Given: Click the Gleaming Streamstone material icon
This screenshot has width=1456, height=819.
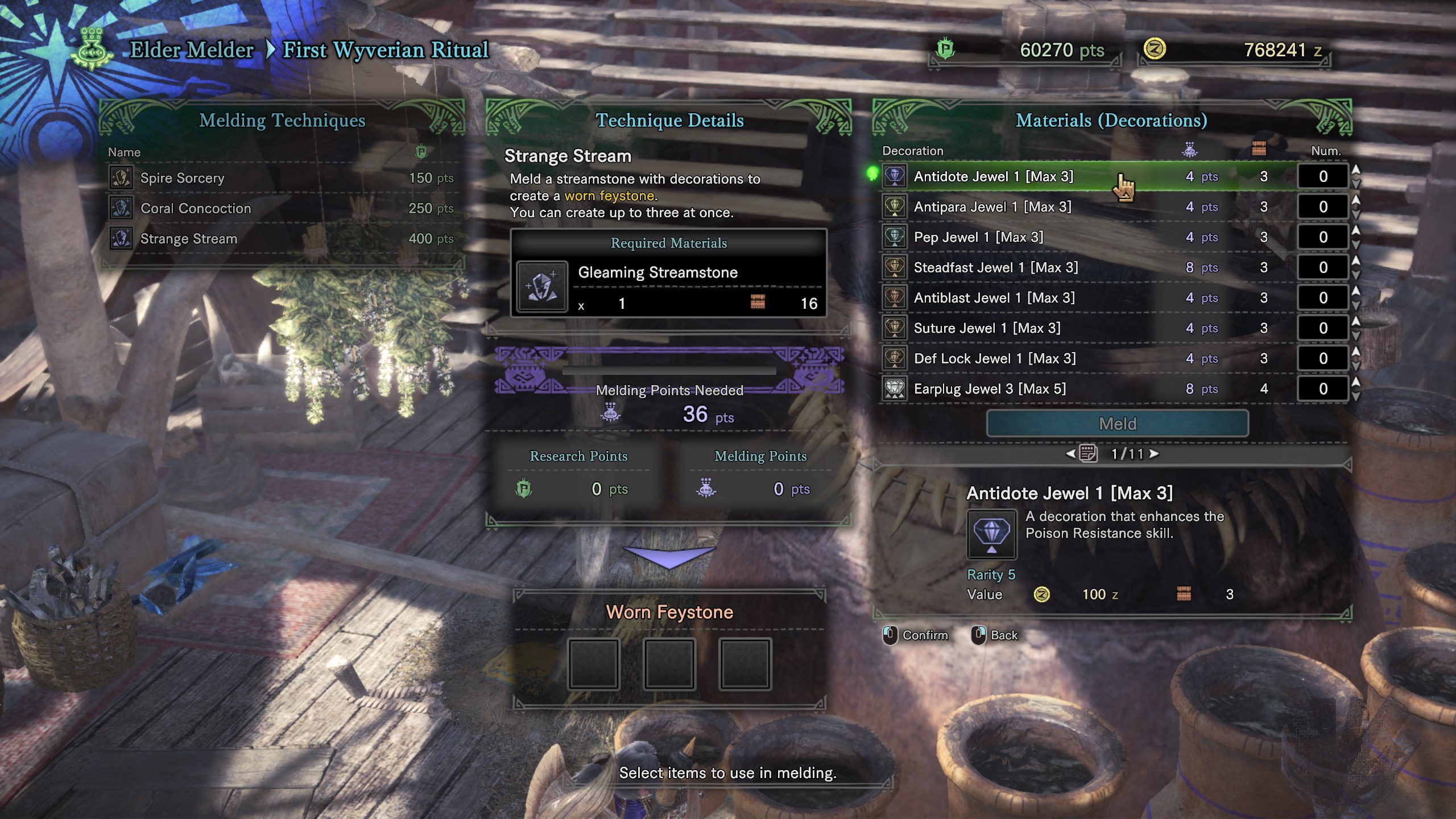Looking at the screenshot, I should [542, 286].
